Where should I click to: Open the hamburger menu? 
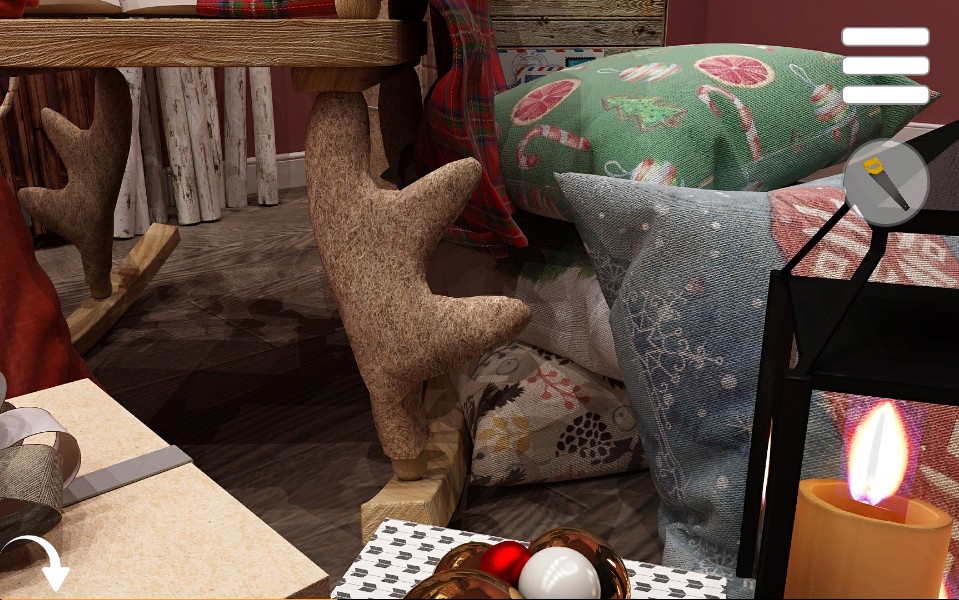[x=885, y=66]
